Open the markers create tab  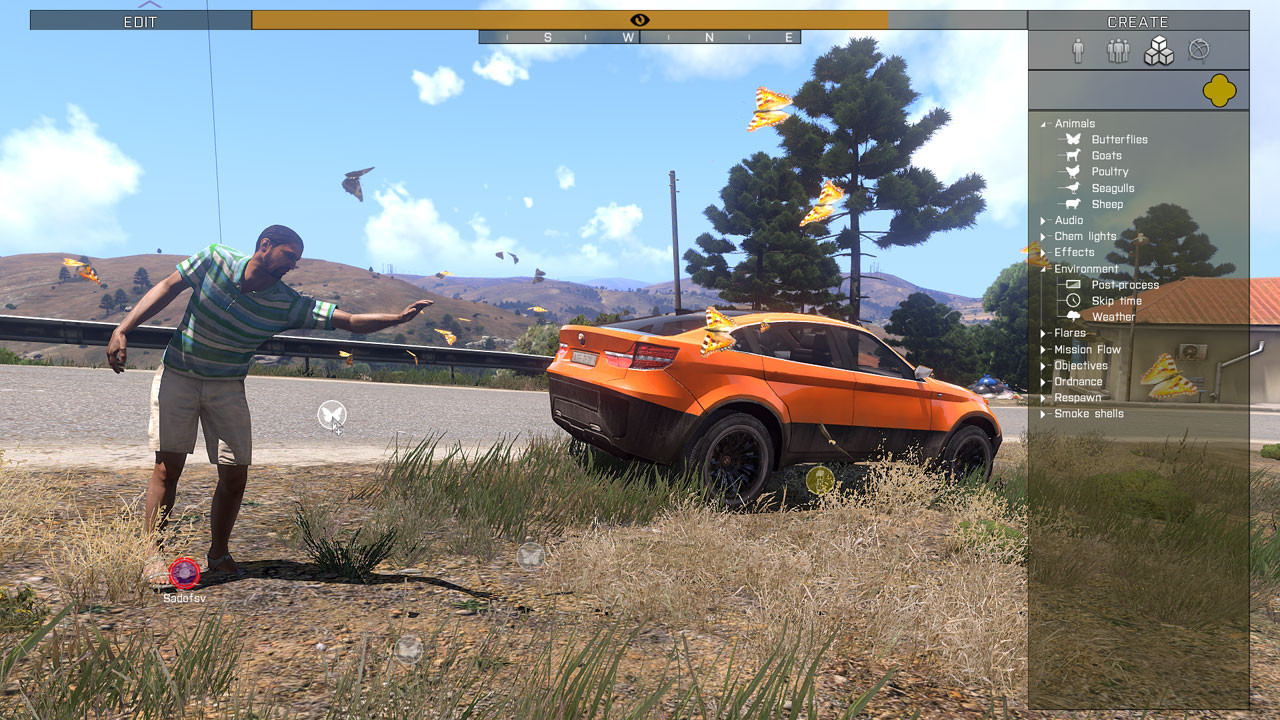(1198, 50)
